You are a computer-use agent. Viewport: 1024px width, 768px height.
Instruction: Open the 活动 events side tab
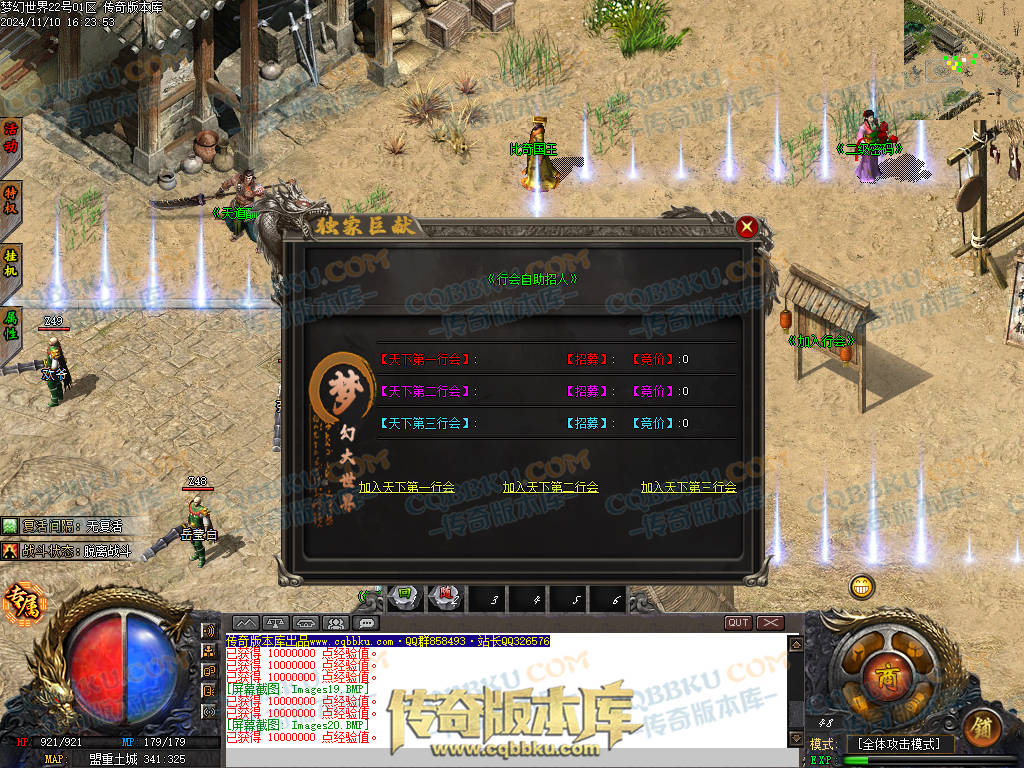pyautogui.click(x=11, y=138)
